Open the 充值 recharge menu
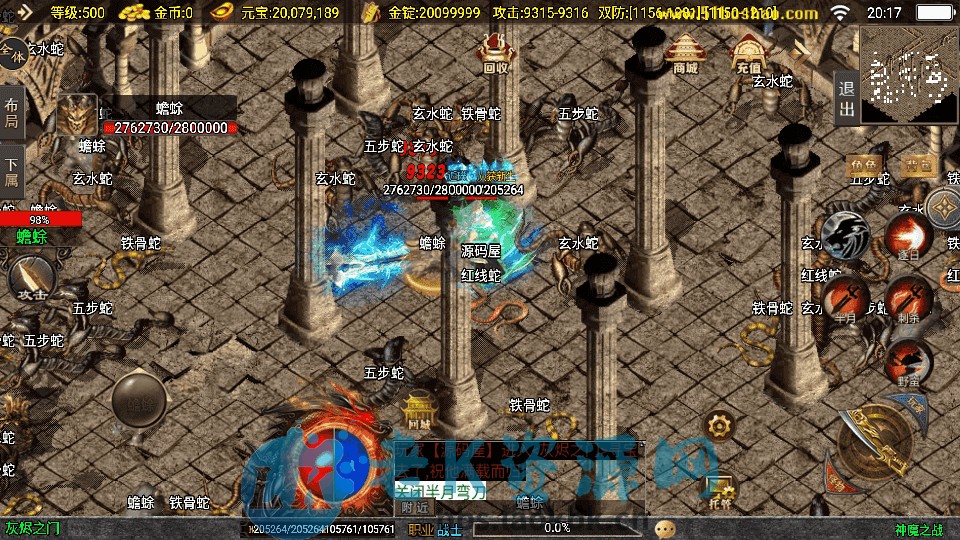Viewport: 960px width, 540px height. coord(748,57)
